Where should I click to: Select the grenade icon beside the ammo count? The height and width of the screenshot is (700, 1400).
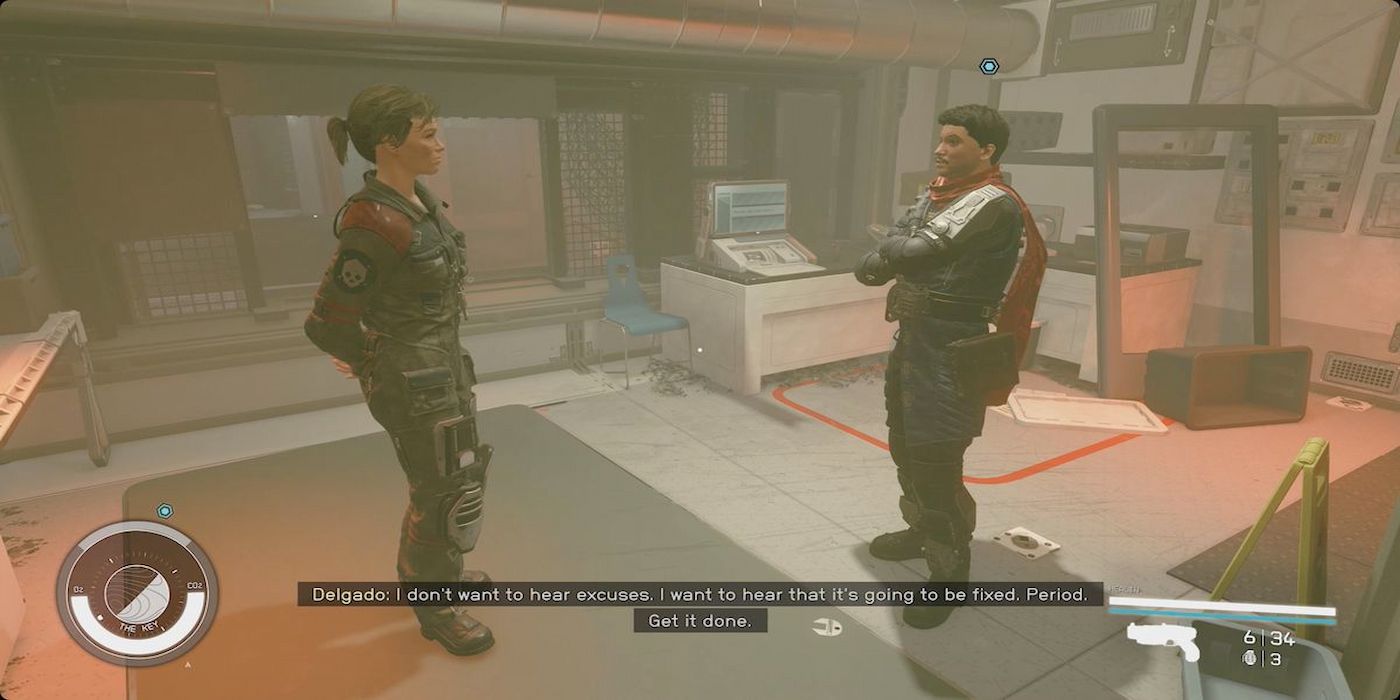coord(1249,658)
